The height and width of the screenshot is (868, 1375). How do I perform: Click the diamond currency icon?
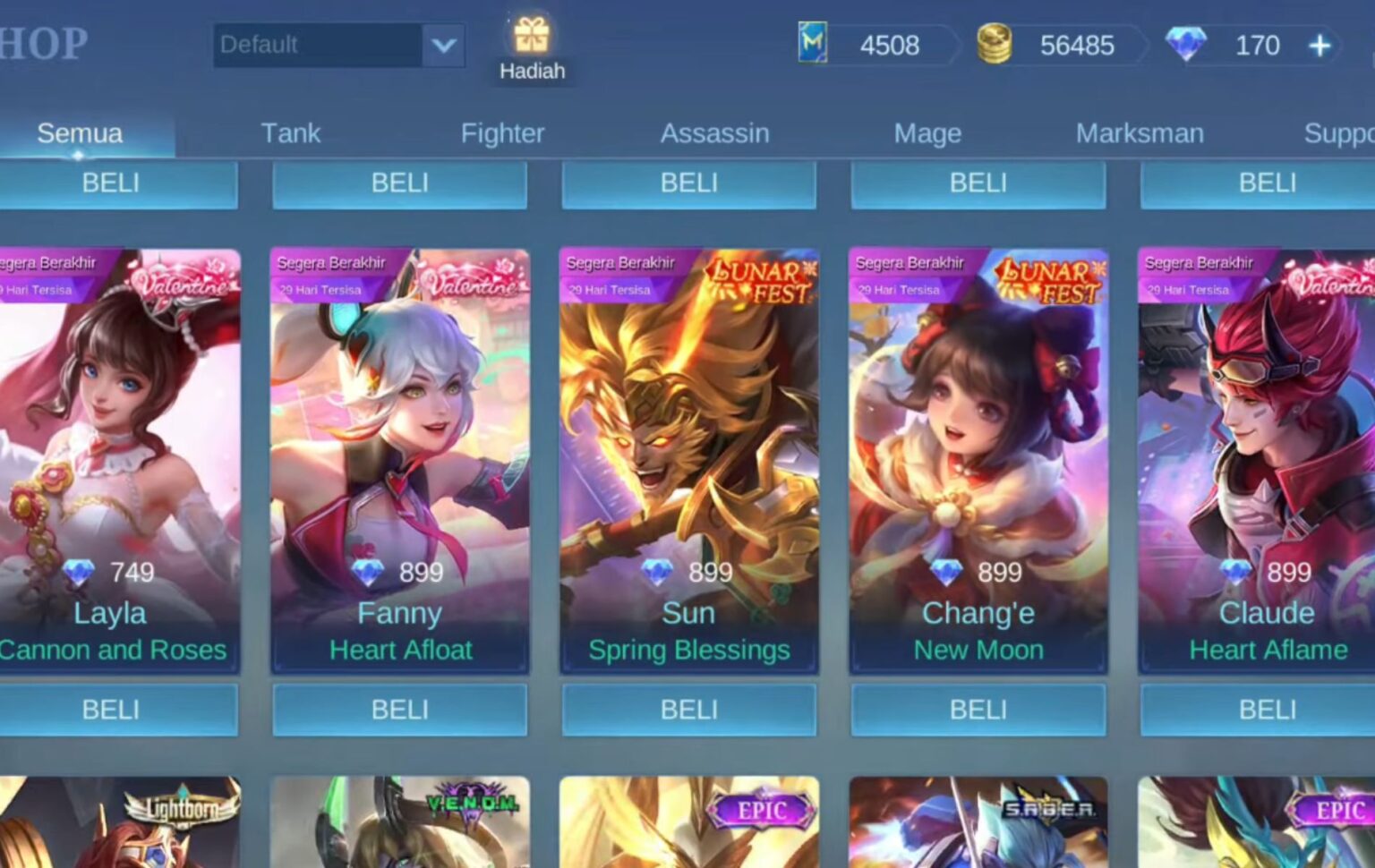[1188, 43]
